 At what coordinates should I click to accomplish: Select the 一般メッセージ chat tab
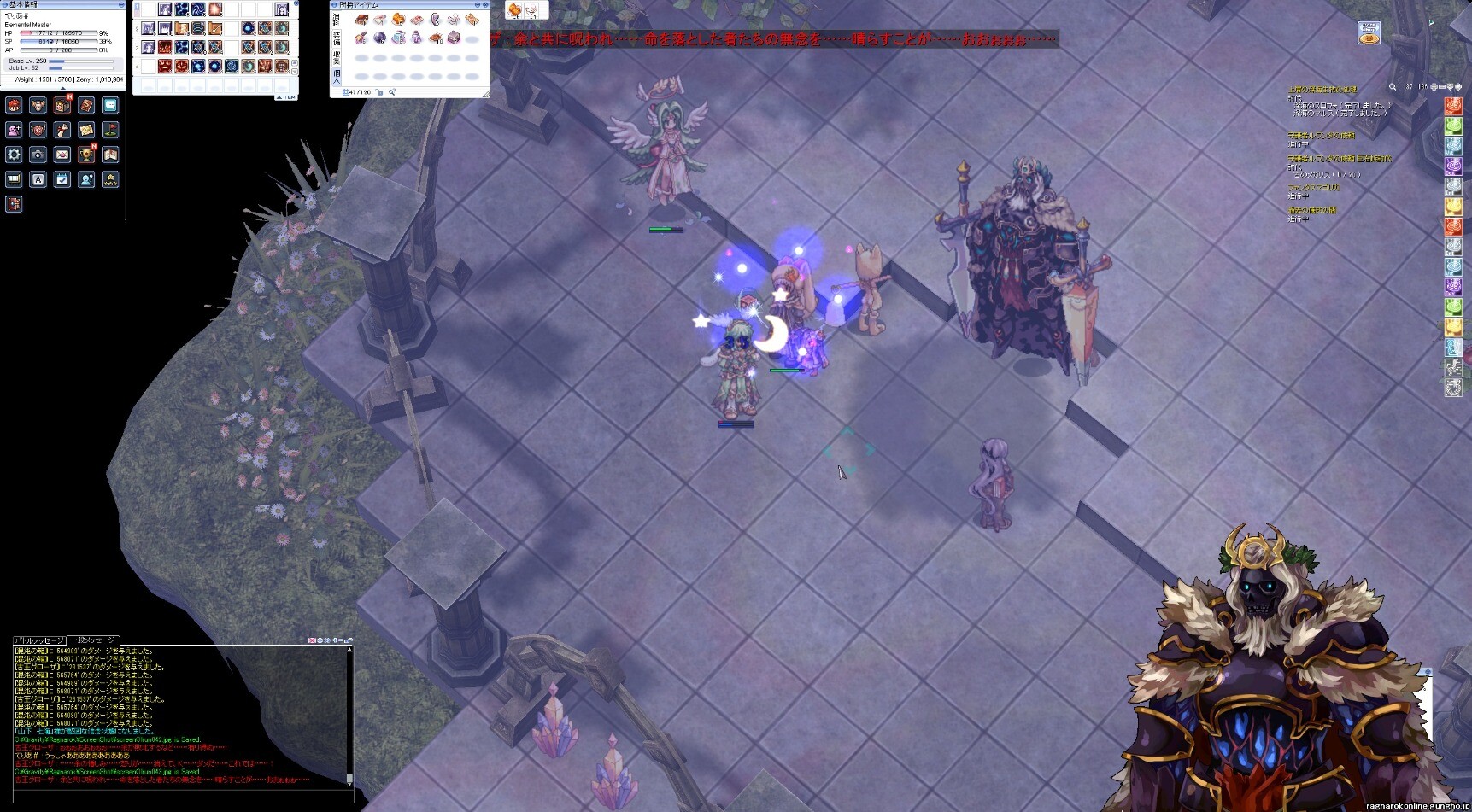pos(93,640)
